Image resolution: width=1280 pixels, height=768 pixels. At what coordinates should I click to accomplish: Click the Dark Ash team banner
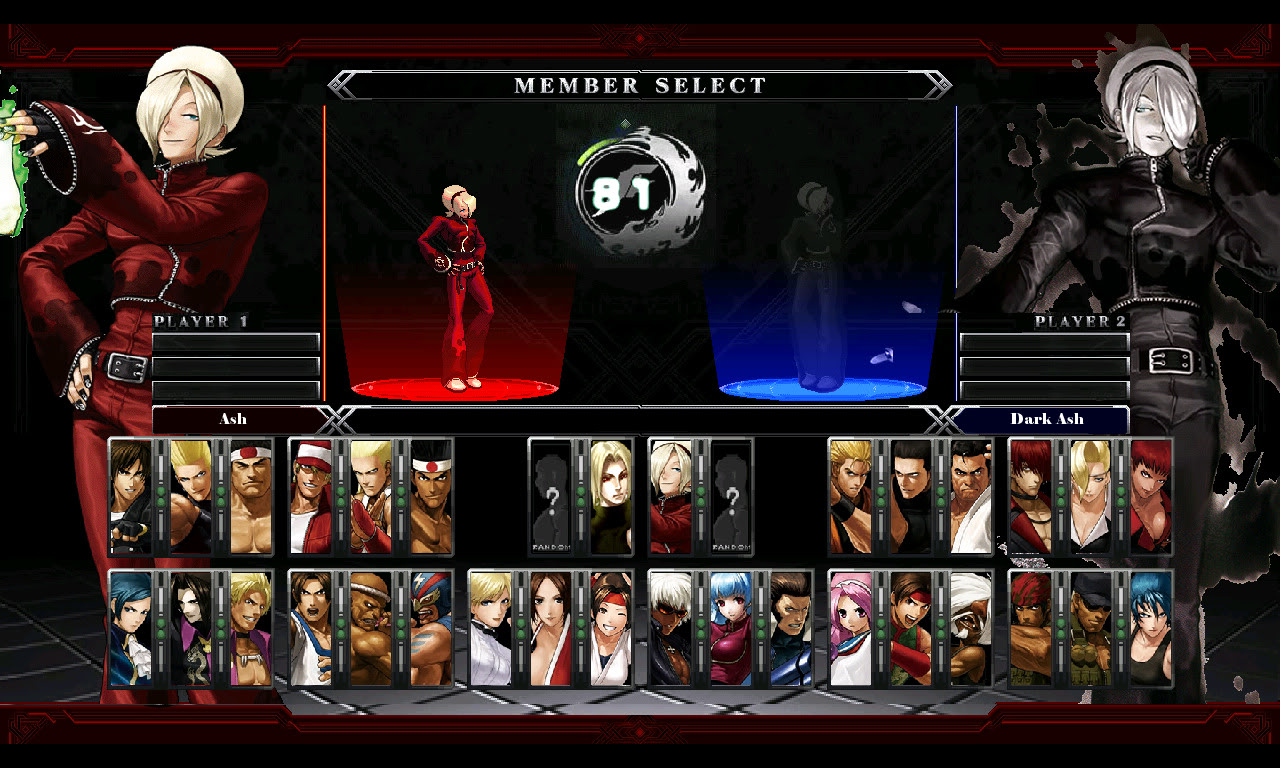[1046, 419]
